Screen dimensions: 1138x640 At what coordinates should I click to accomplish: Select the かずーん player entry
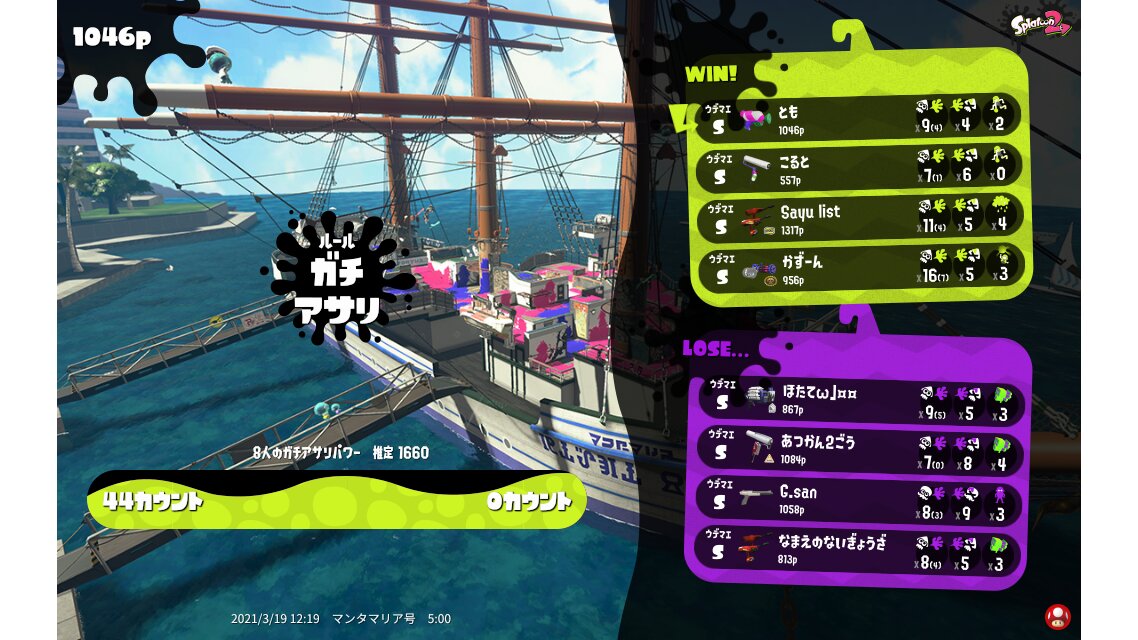(x=860, y=268)
